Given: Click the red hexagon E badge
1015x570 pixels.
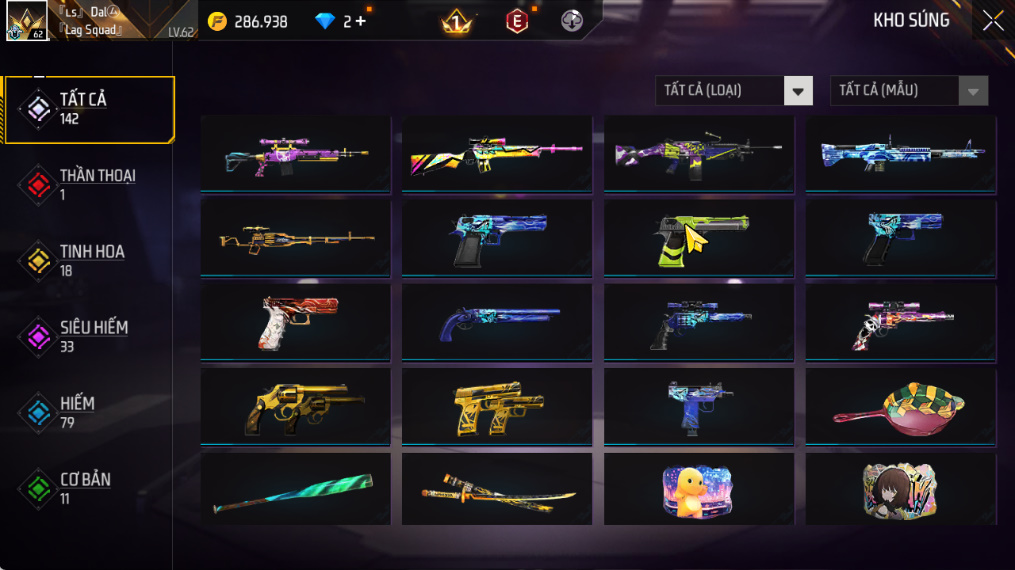Looking at the screenshot, I should point(517,21).
